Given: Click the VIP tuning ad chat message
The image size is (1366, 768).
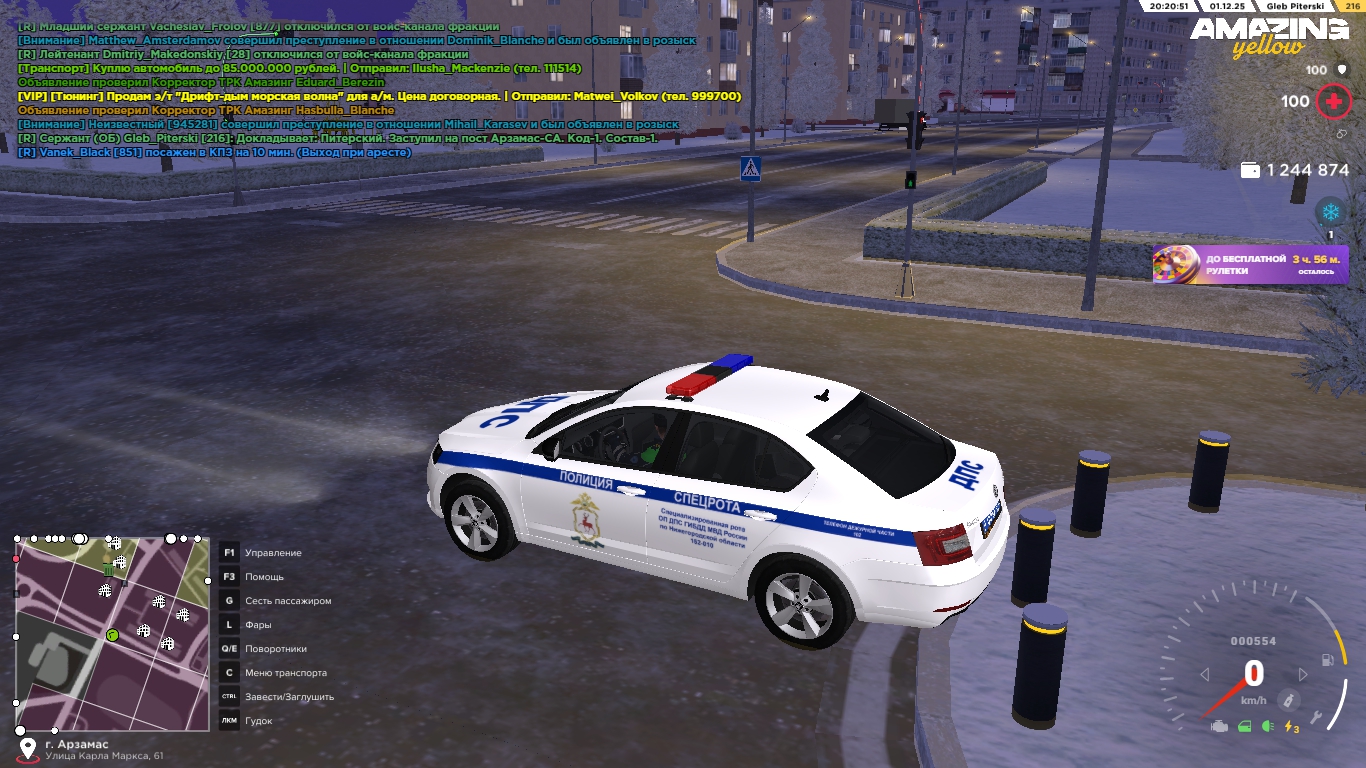Looking at the screenshot, I should click(x=379, y=96).
